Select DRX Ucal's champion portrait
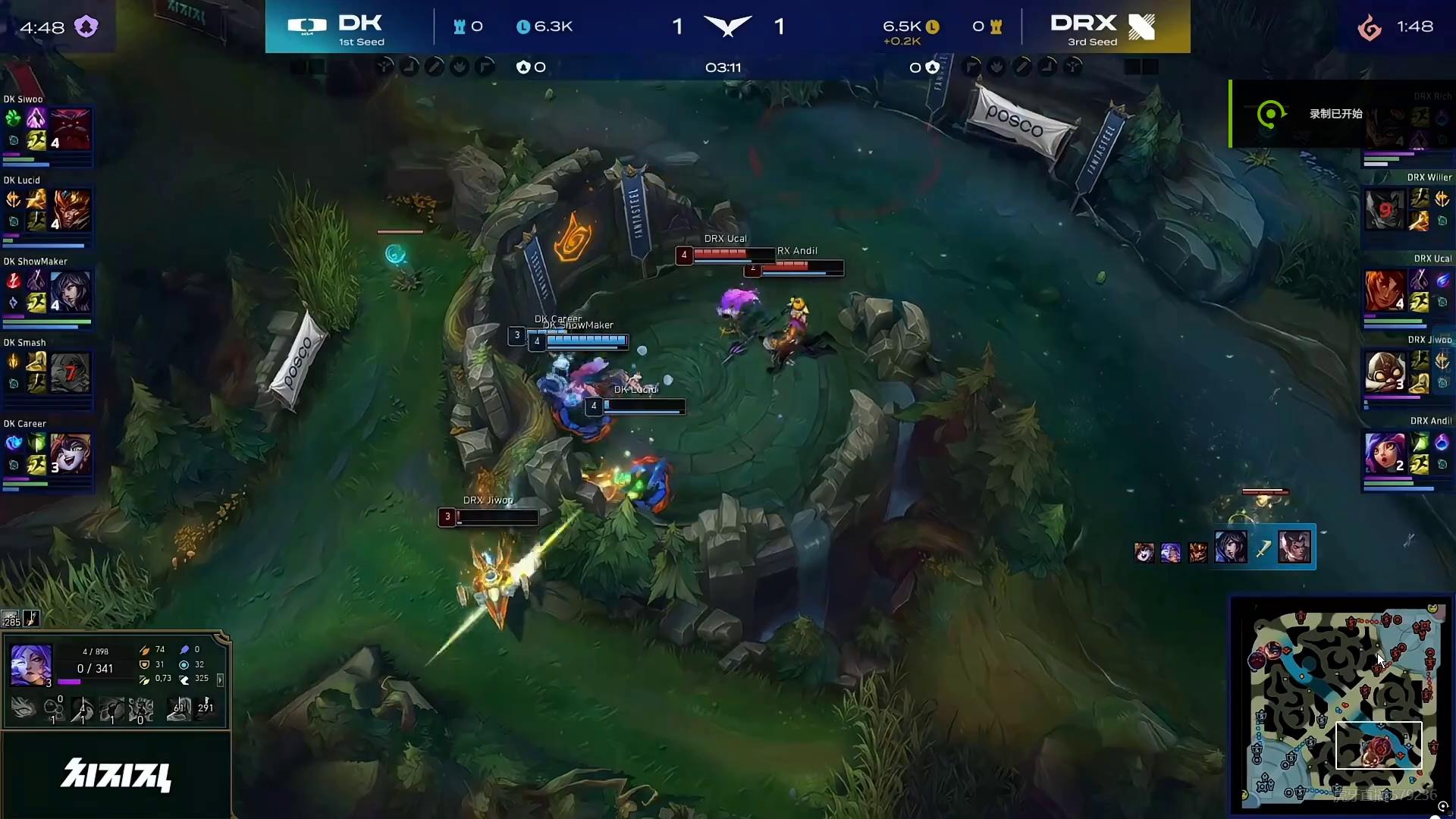Image resolution: width=1456 pixels, height=819 pixels. tap(1385, 291)
